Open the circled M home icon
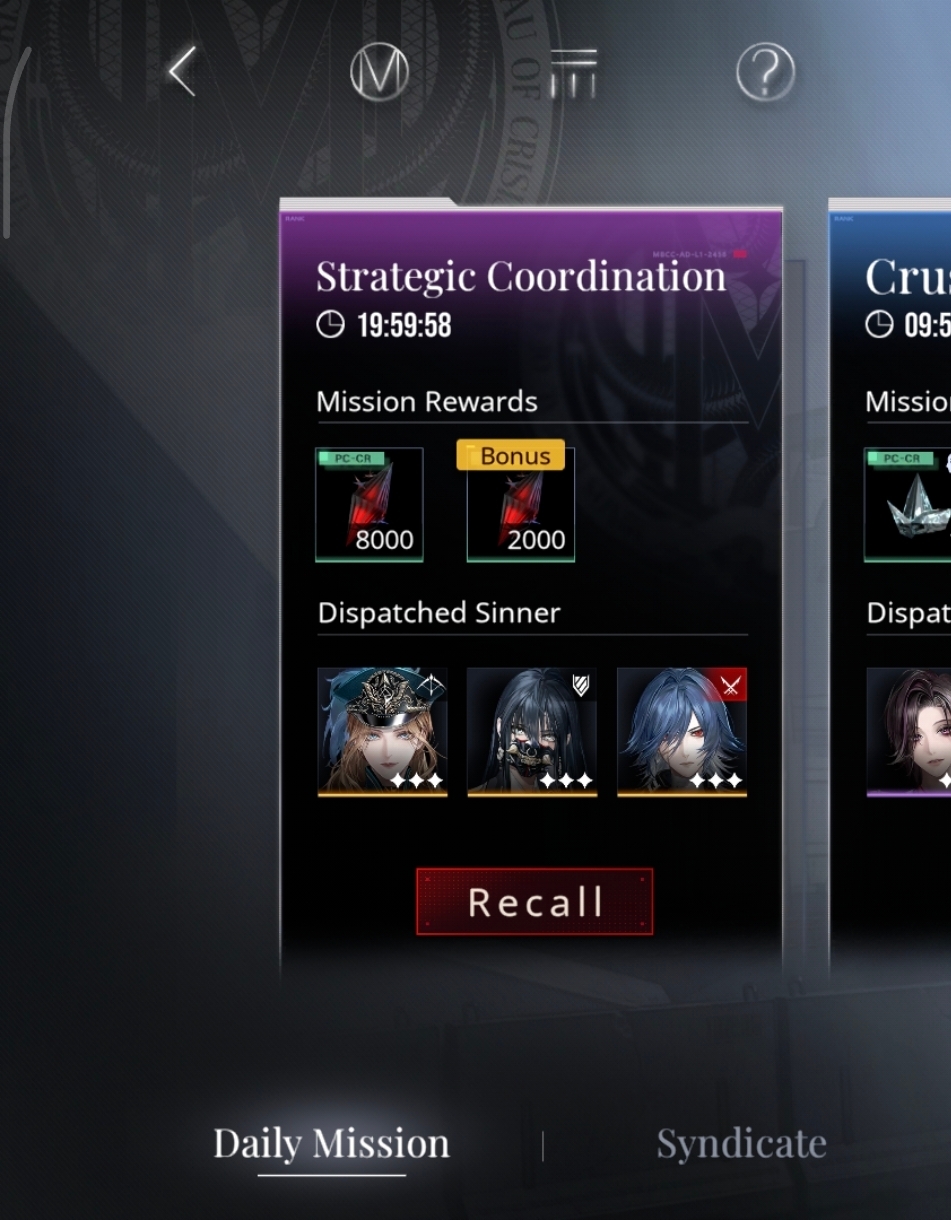 point(379,72)
